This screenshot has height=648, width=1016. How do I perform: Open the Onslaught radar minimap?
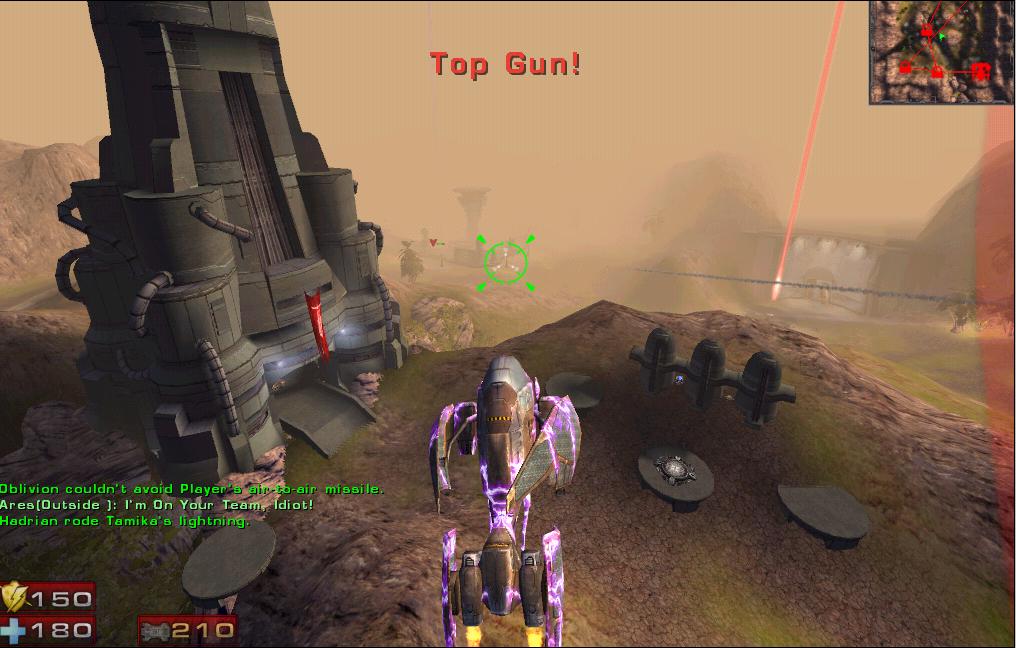coord(941,51)
